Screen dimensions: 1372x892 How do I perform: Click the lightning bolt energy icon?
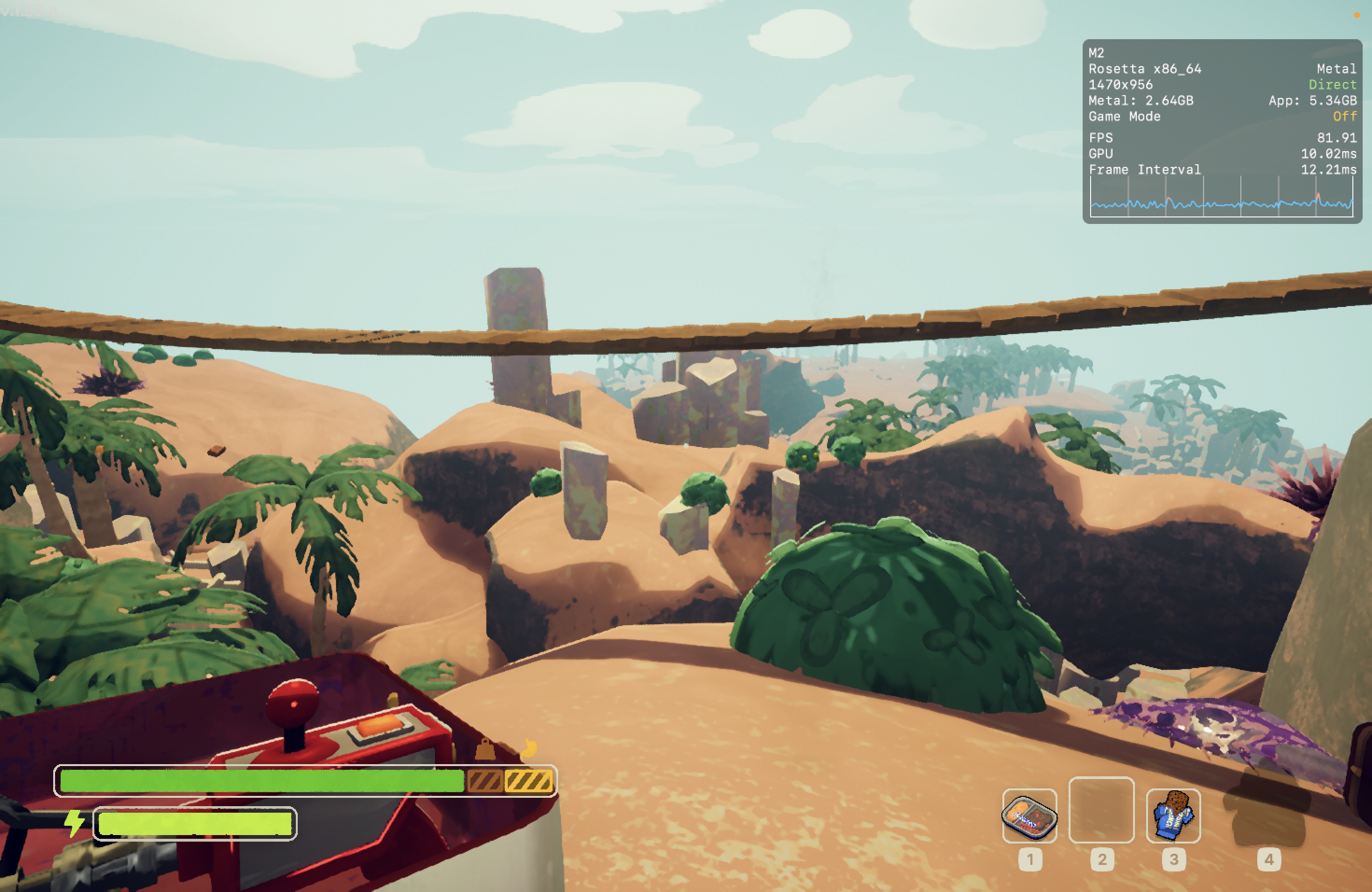click(x=74, y=823)
